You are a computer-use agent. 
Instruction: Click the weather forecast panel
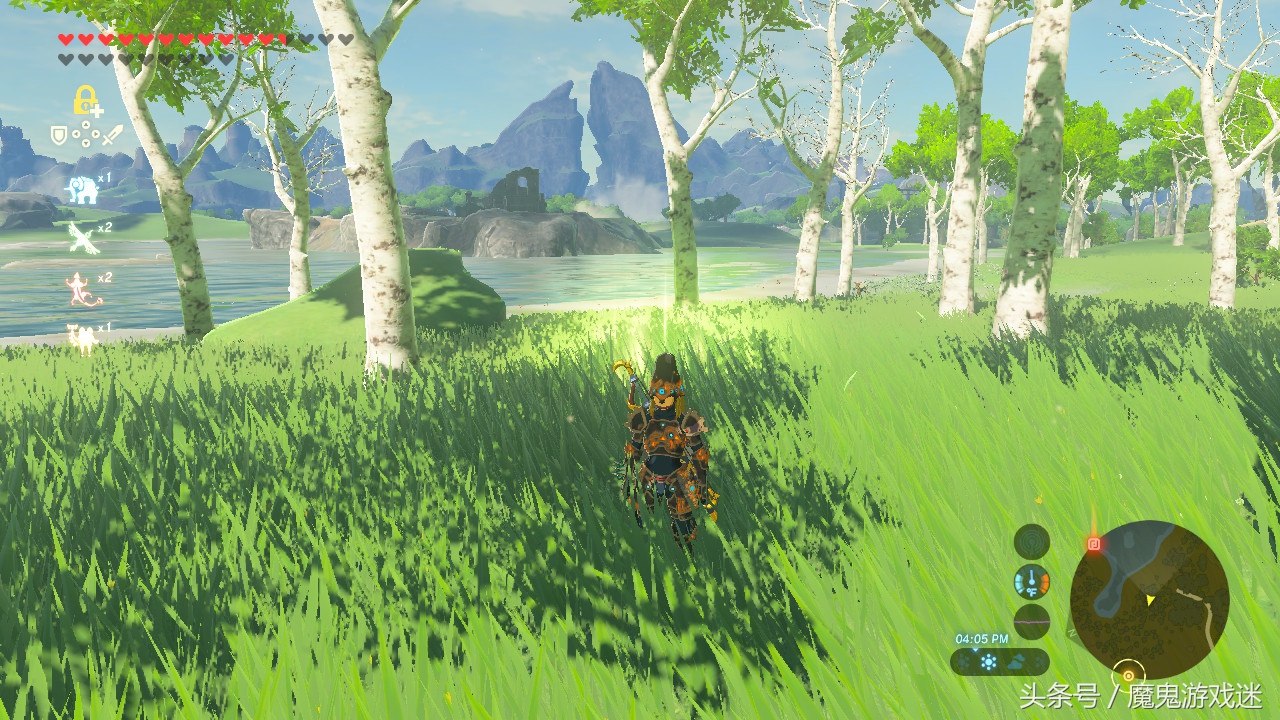pos(999,662)
